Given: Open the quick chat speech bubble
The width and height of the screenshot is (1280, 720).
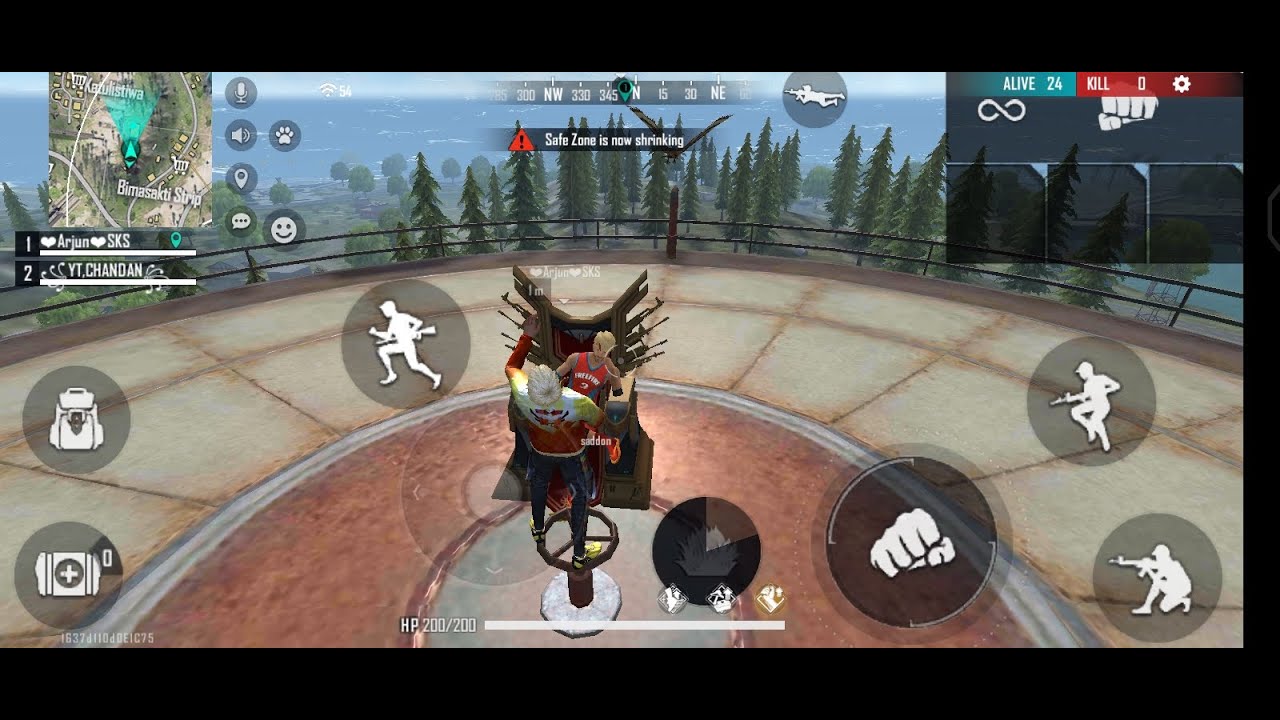Looking at the screenshot, I should pyautogui.click(x=241, y=222).
